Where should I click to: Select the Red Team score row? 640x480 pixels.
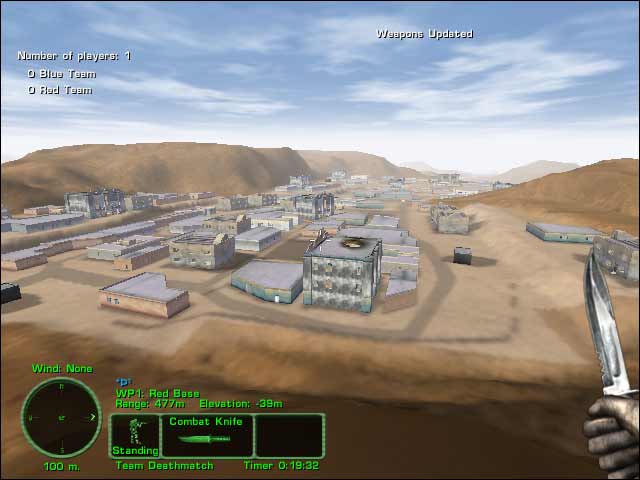point(60,90)
